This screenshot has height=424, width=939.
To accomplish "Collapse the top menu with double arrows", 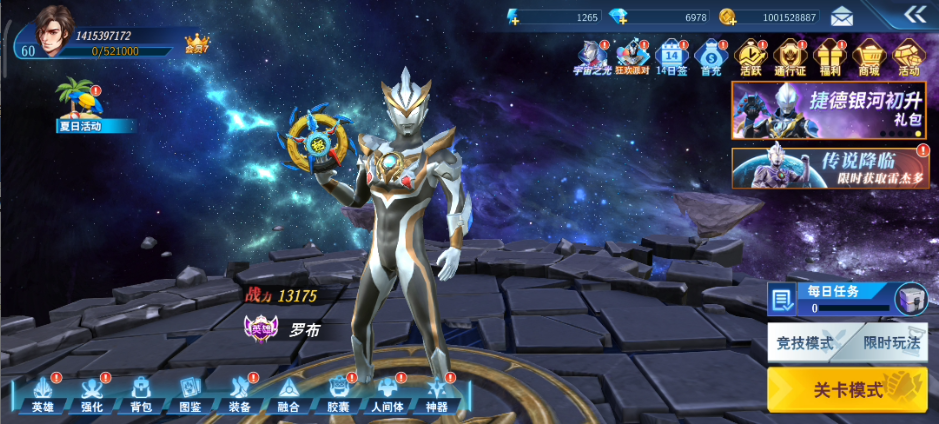I will (x=915, y=14).
